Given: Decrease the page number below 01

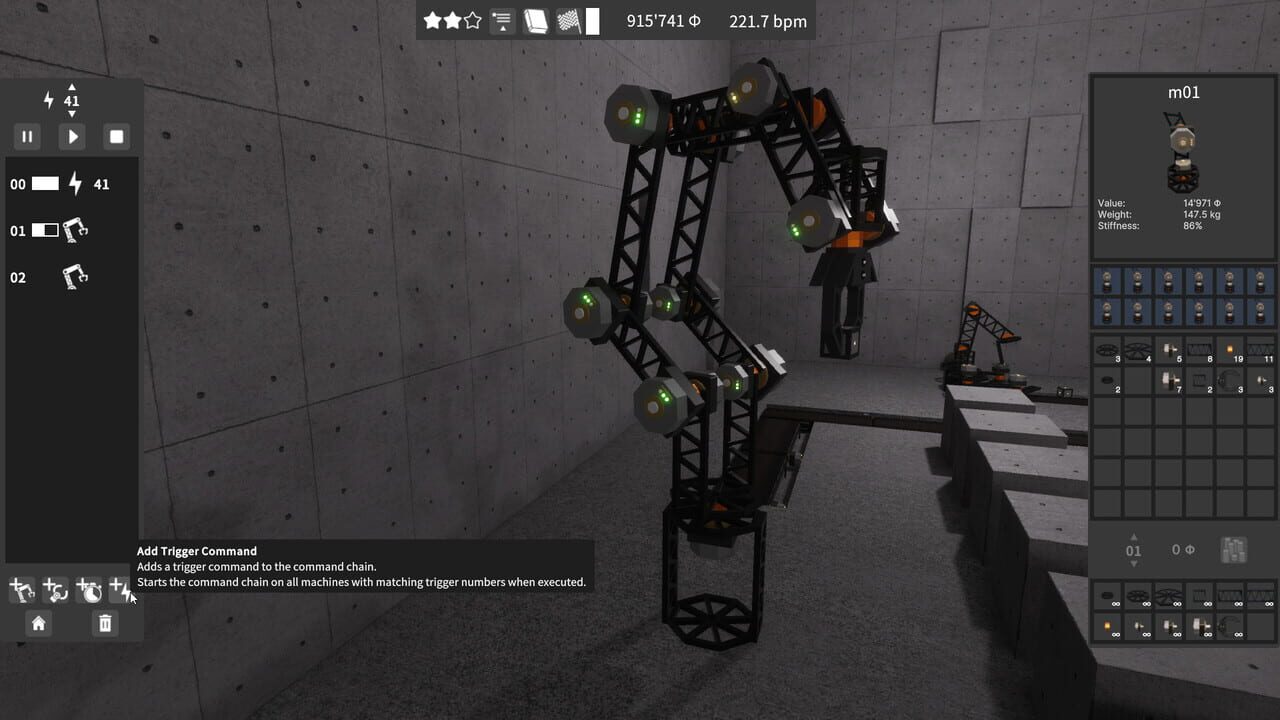Looking at the screenshot, I should coord(1134,561).
